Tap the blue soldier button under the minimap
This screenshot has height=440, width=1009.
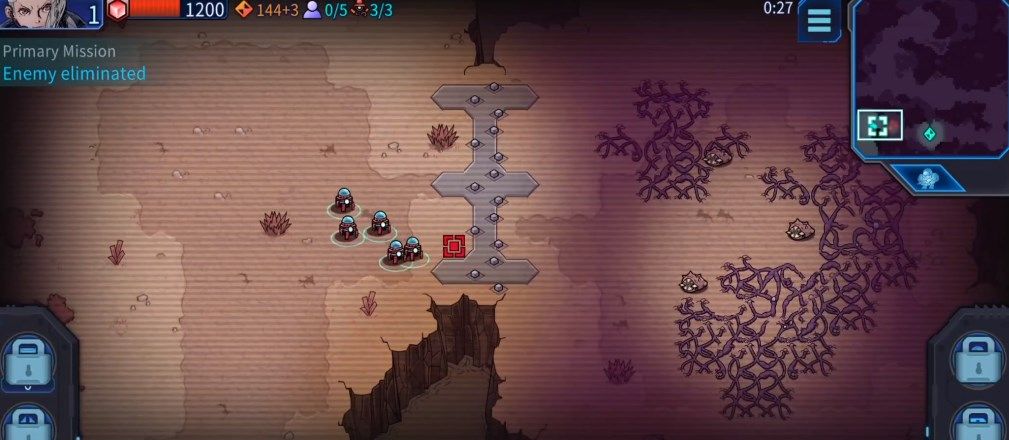(x=930, y=179)
